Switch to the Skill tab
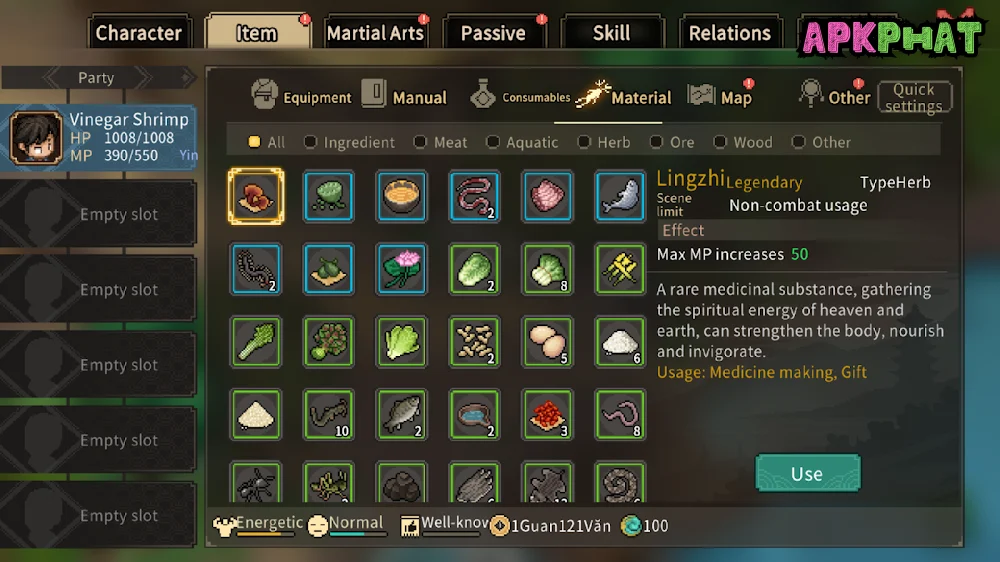 click(611, 33)
